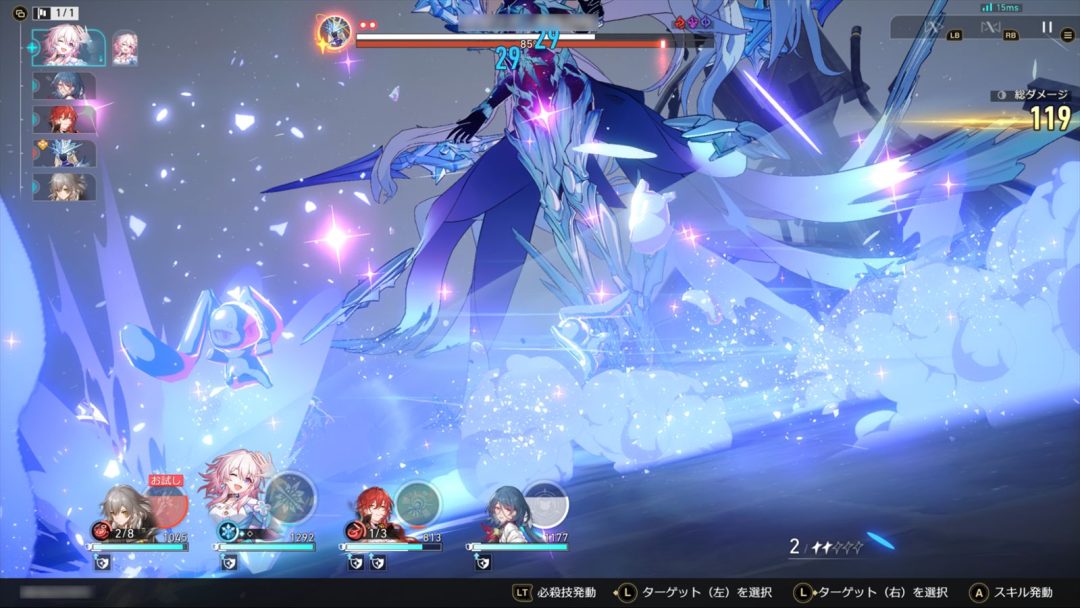
Task: Select the red-haired character's turn-order portrait
Action: [x=64, y=119]
